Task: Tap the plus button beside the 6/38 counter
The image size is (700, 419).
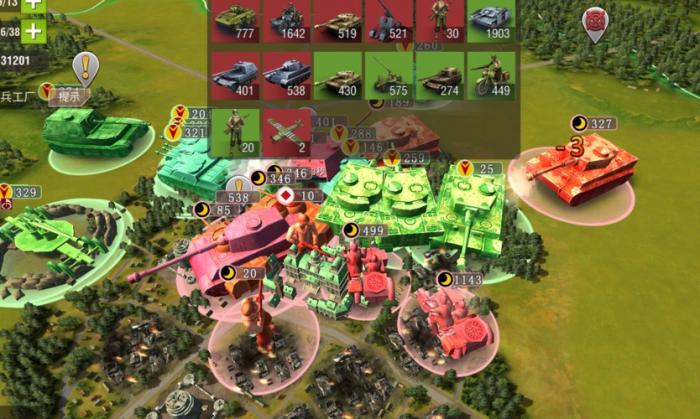Action: coord(33,29)
